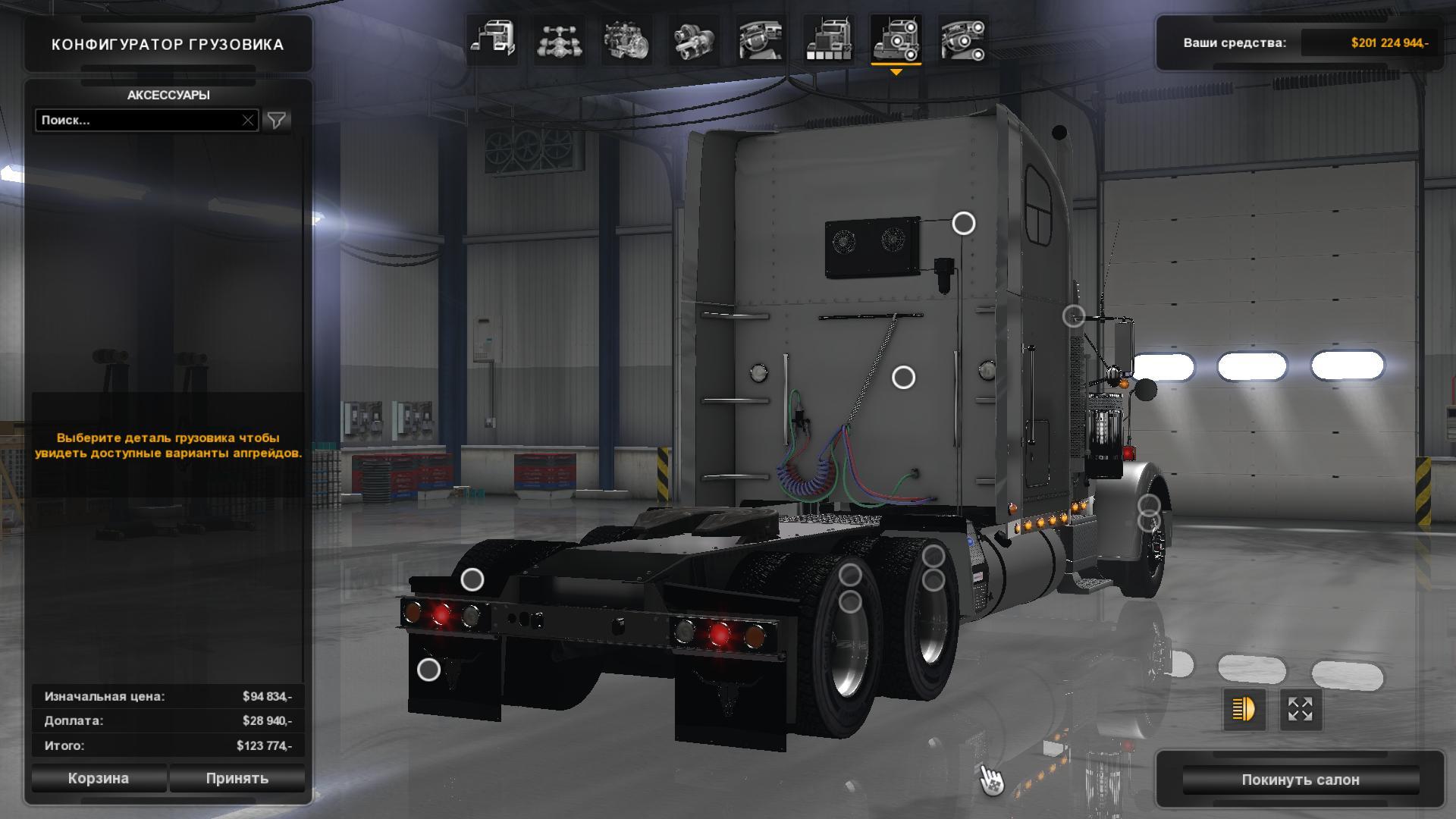Image resolution: width=1456 pixels, height=819 pixels.
Task: Open the transmission gearbox tab
Action: (694, 39)
